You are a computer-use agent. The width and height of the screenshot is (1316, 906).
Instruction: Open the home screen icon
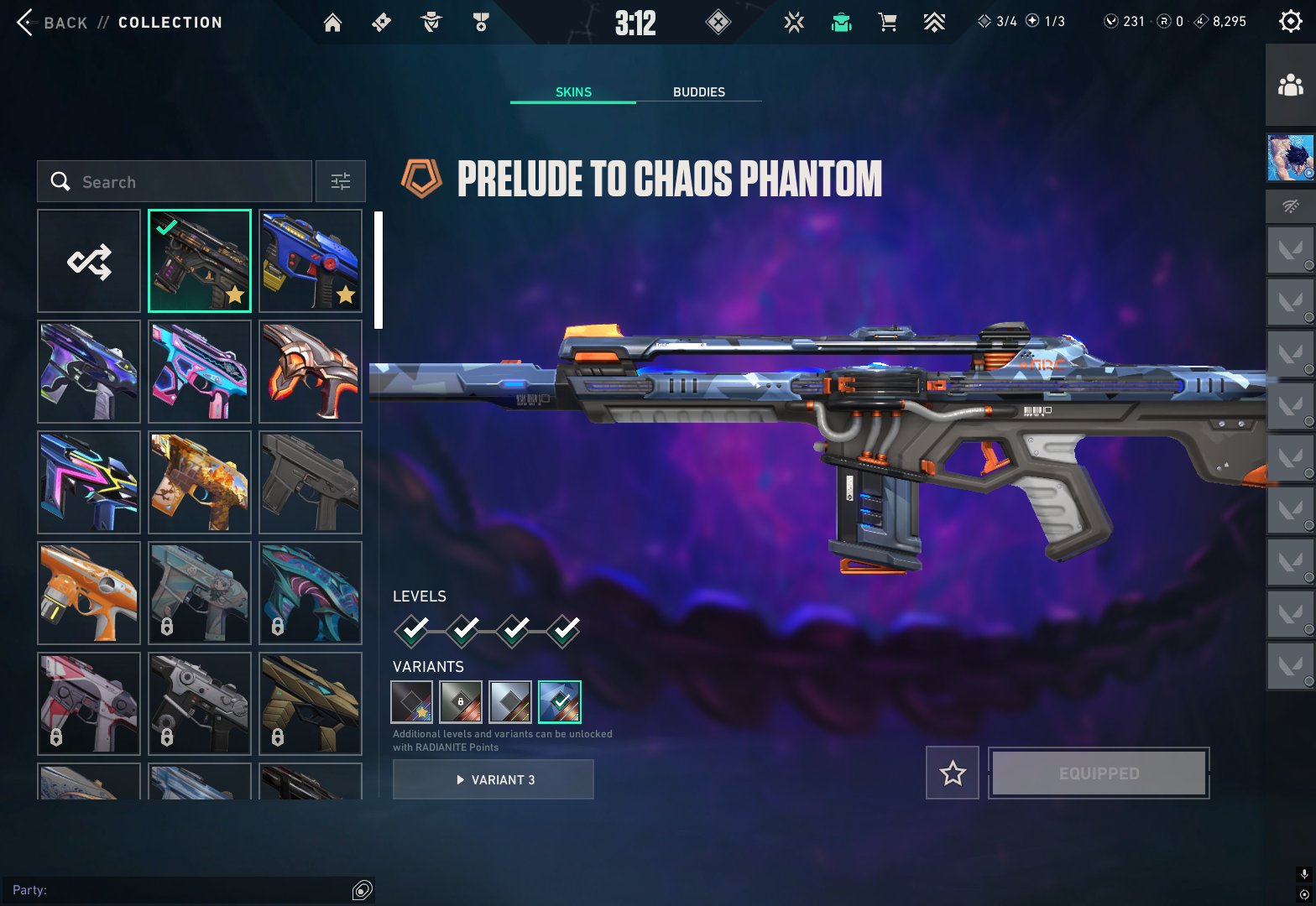coord(332,23)
